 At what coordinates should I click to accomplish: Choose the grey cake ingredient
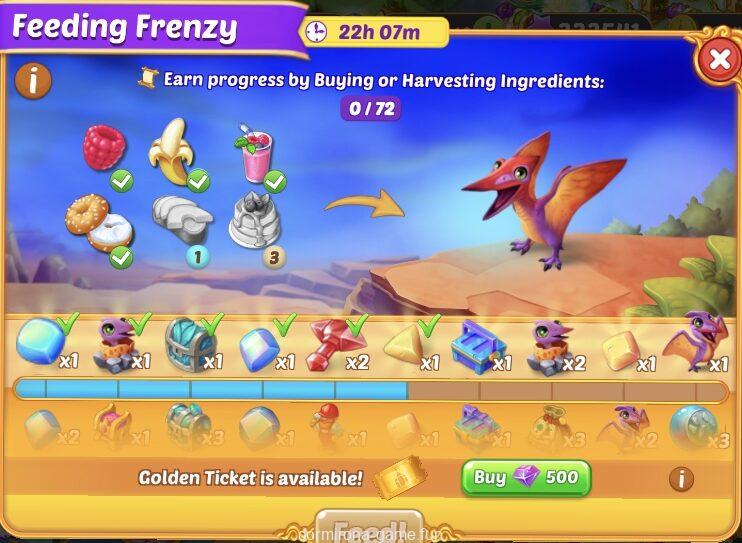[x=255, y=220]
